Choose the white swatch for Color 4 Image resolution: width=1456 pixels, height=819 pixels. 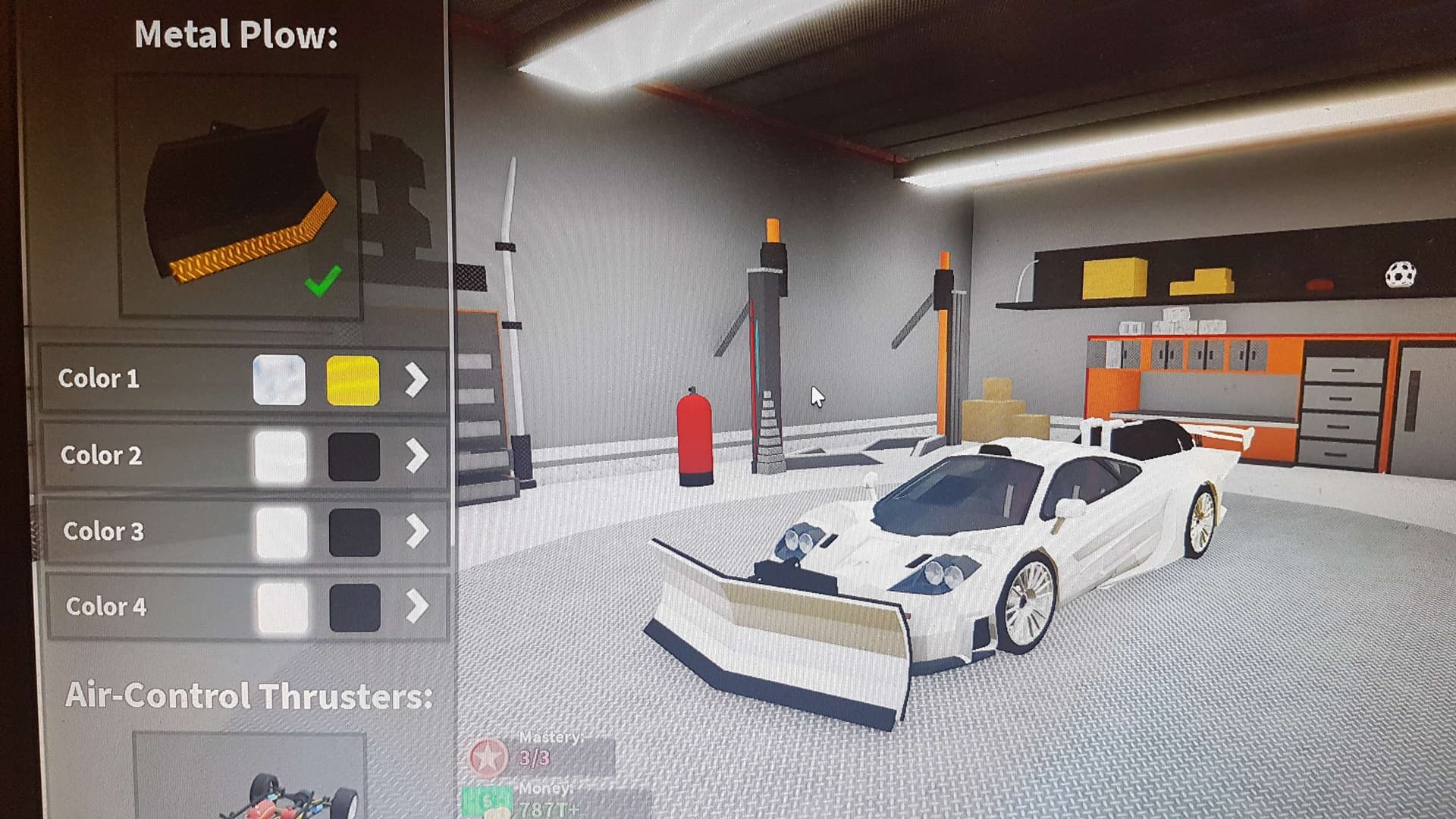pos(282,607)
